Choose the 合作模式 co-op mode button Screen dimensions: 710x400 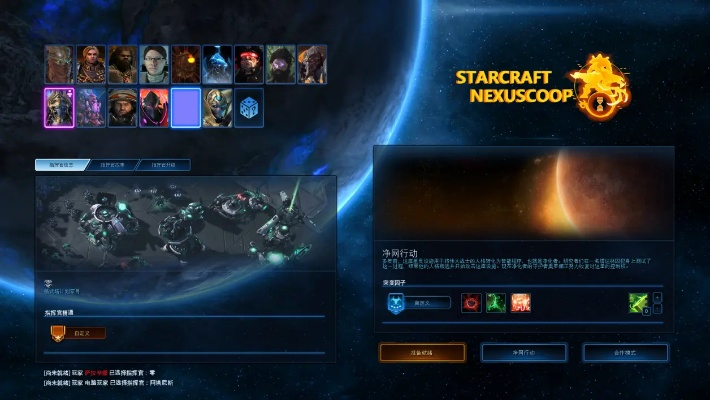click(625, 352)
